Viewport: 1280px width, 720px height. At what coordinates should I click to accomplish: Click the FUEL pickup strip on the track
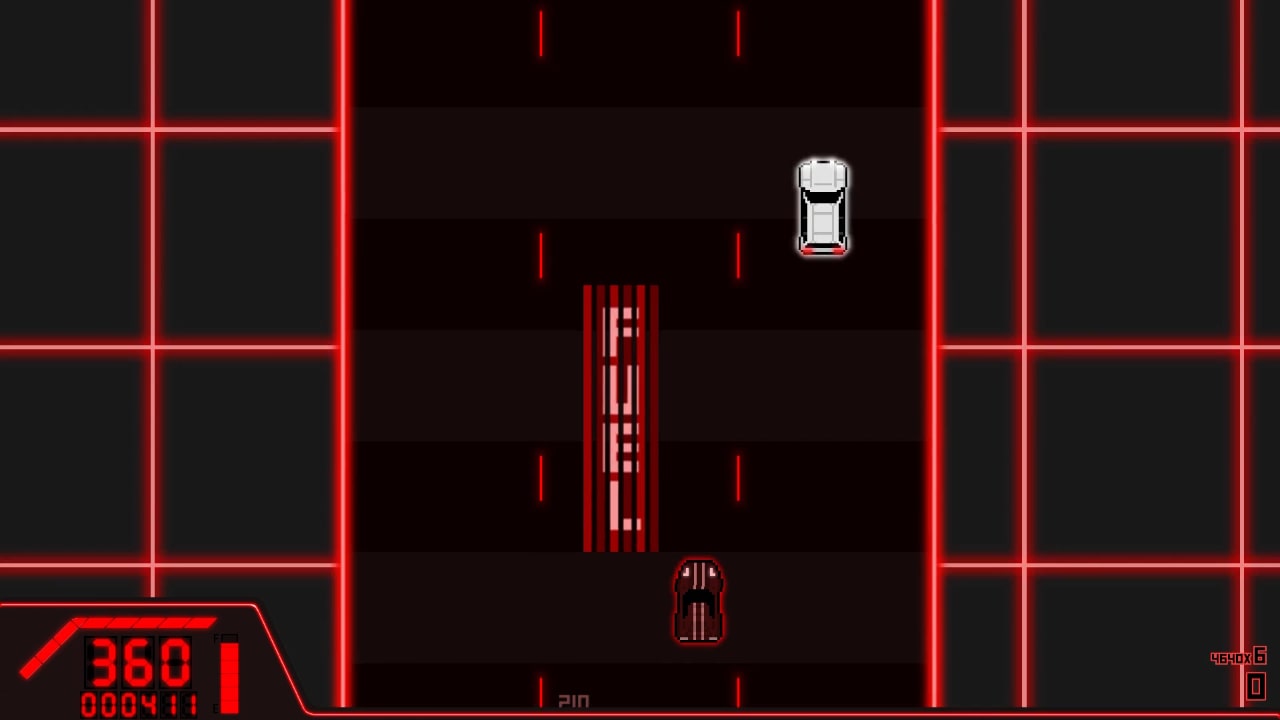620,415
